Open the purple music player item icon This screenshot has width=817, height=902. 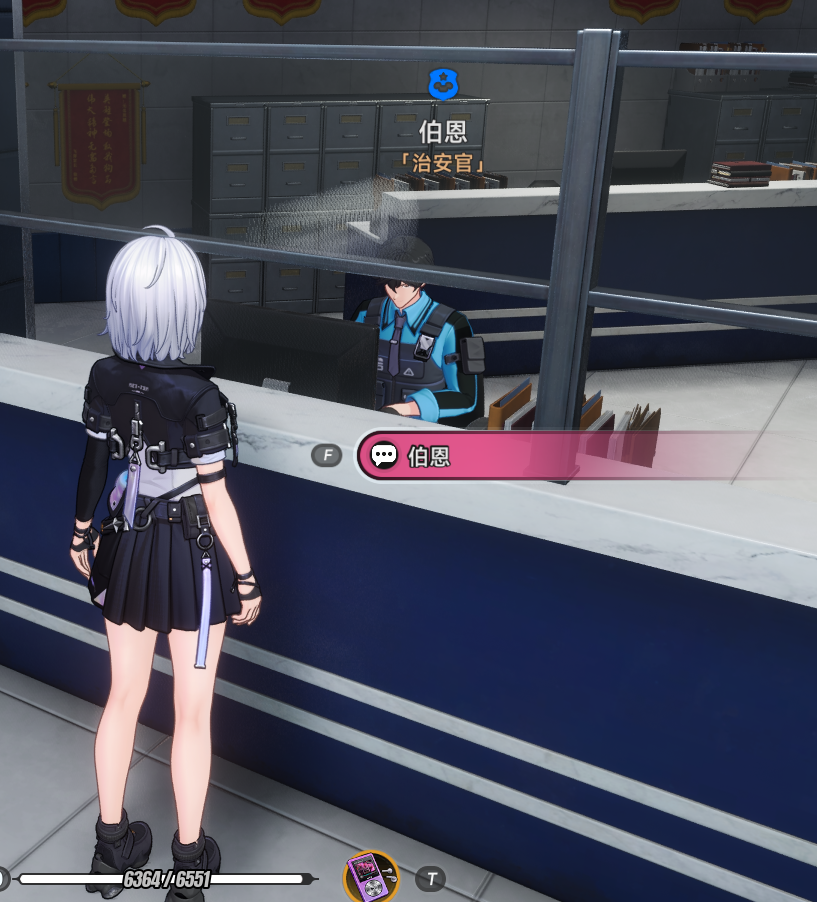pyautogui.click(x=371, y=878)
